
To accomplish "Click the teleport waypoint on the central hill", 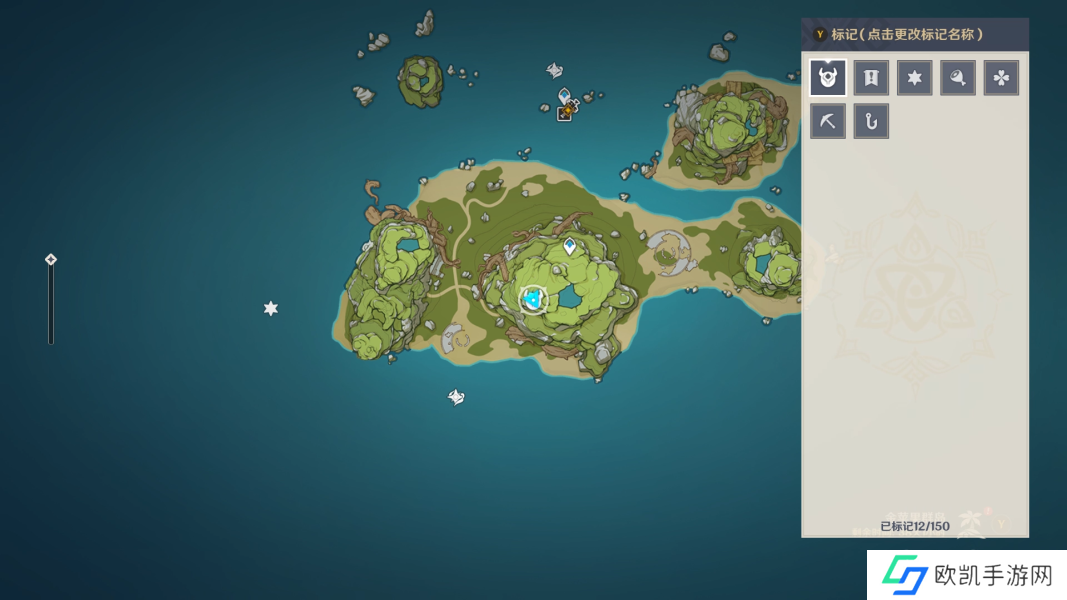I will [570, 245].
